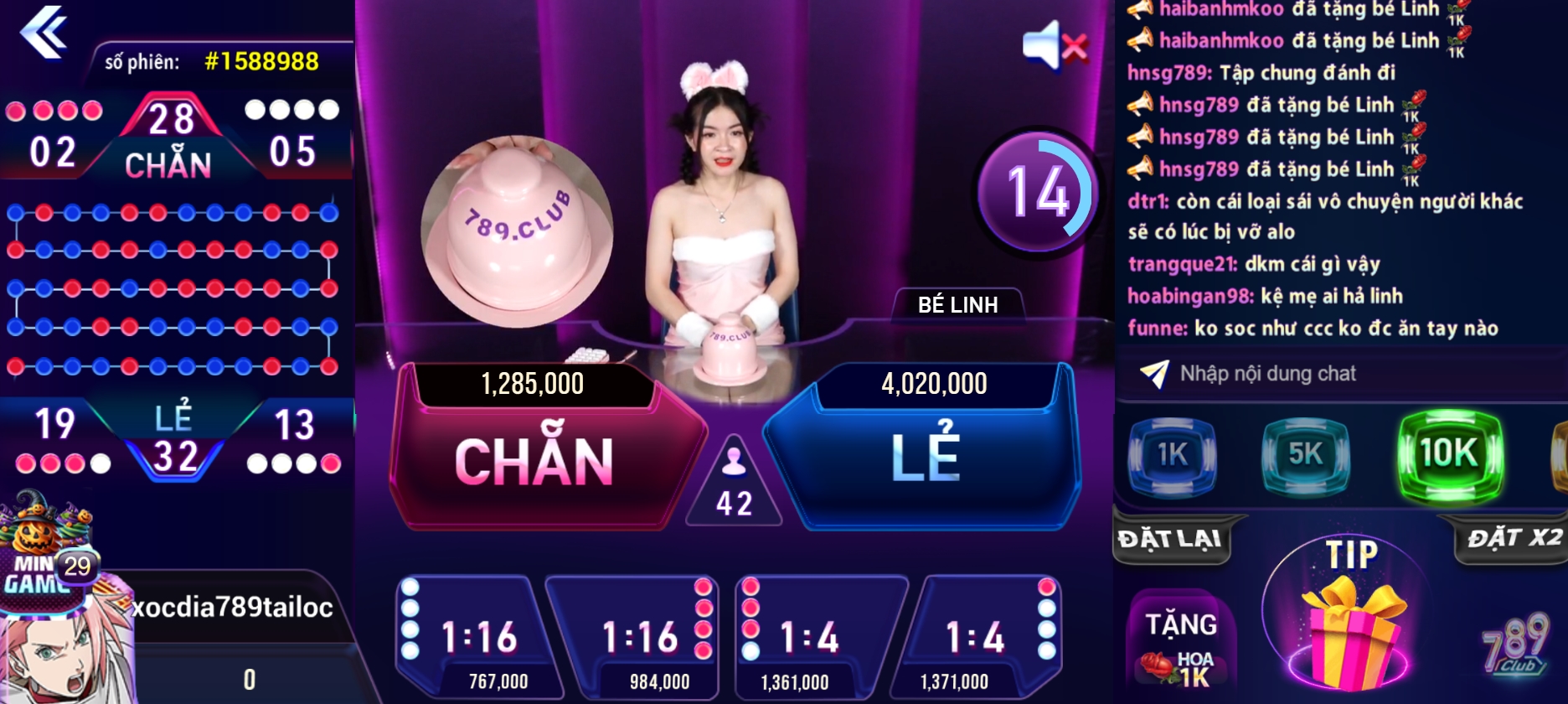Bet on four red dots 1:16

tap(637, 637)
